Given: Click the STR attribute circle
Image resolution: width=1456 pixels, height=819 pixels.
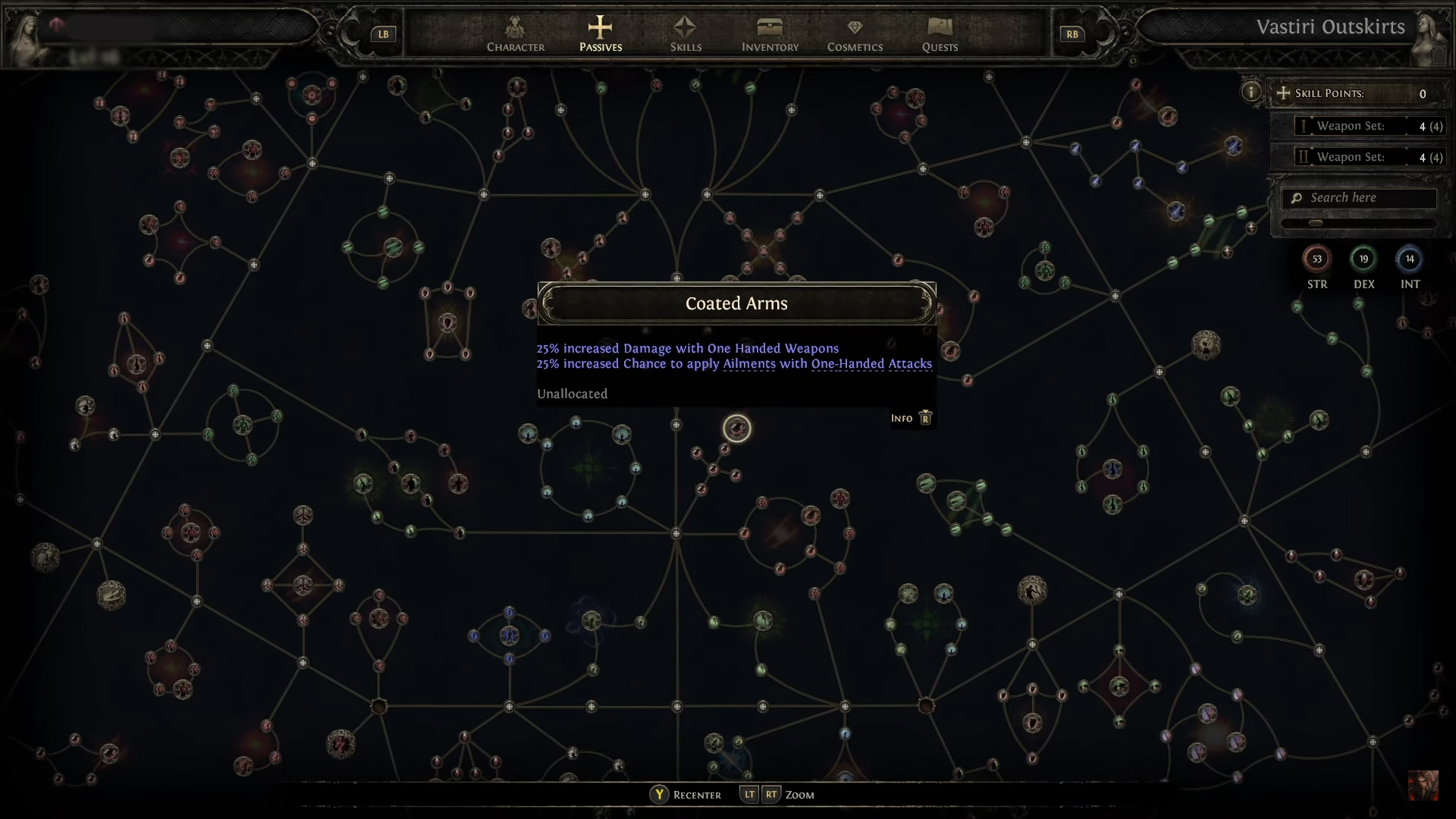Looking at the screenshot, I should pyautogui.click(x=1316, y=259).
